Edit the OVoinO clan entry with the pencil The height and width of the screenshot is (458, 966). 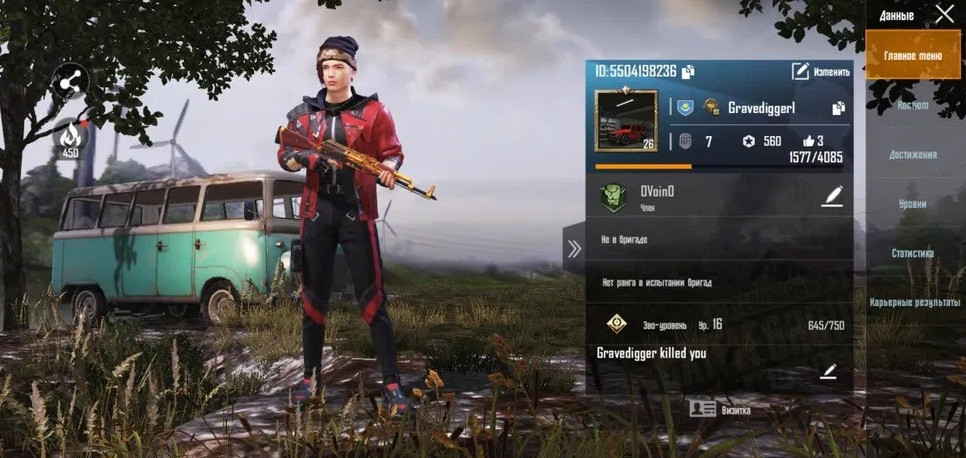[x=831, y=196]
